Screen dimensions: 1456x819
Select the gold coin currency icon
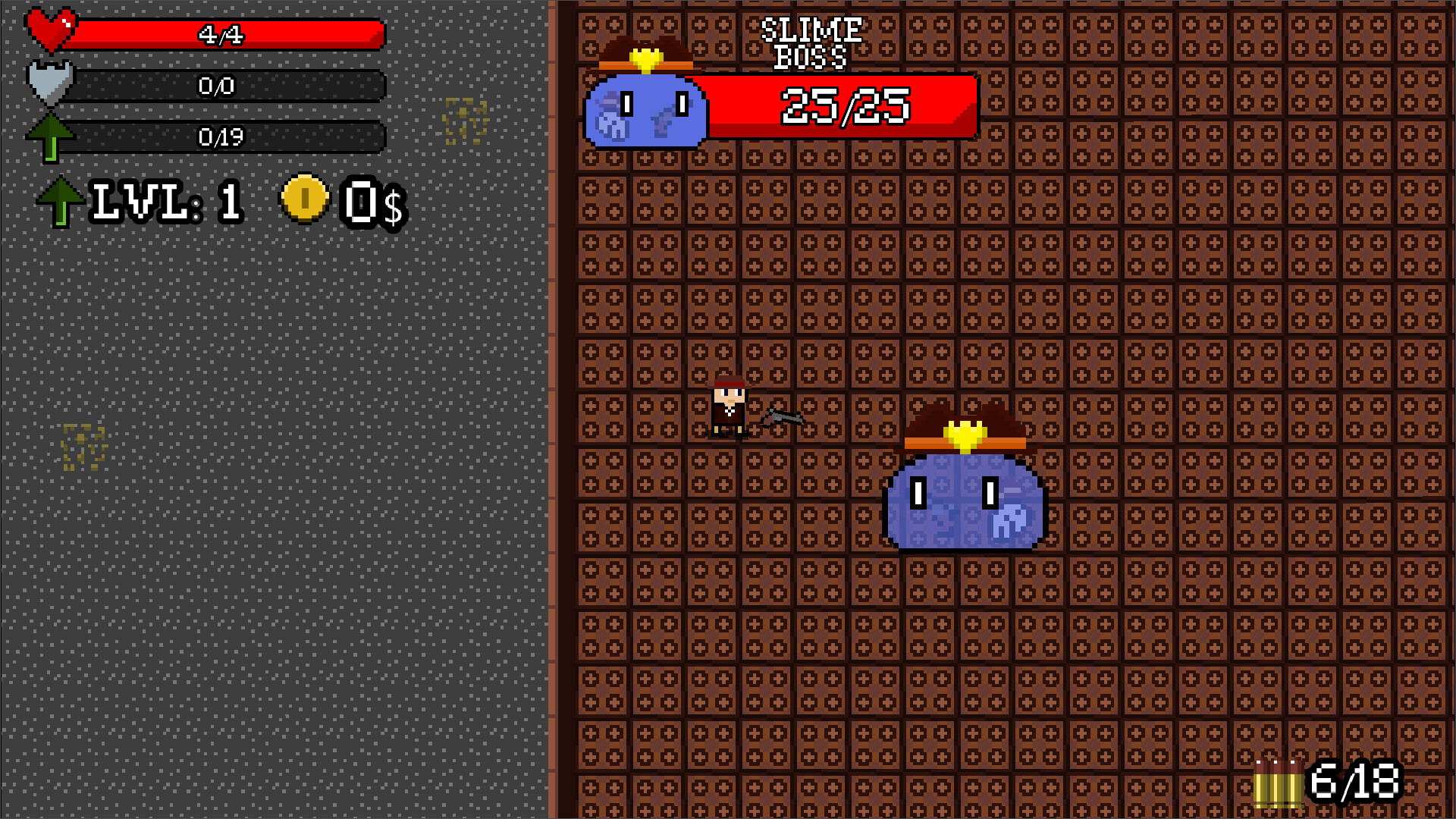click(303, 199)
